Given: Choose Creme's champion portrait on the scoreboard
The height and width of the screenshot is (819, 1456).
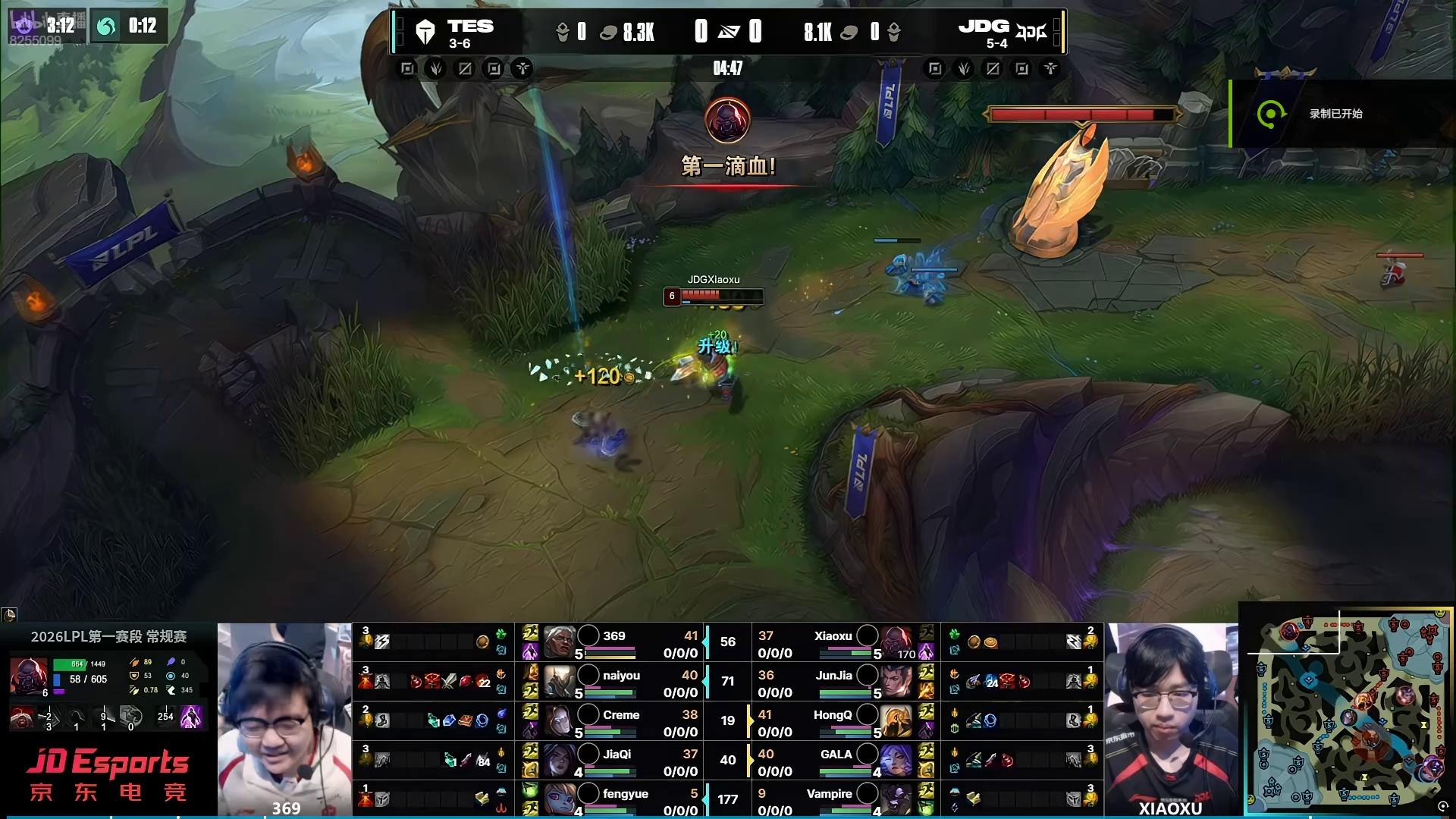Looking at the screenshot, I should click(559, 722).
